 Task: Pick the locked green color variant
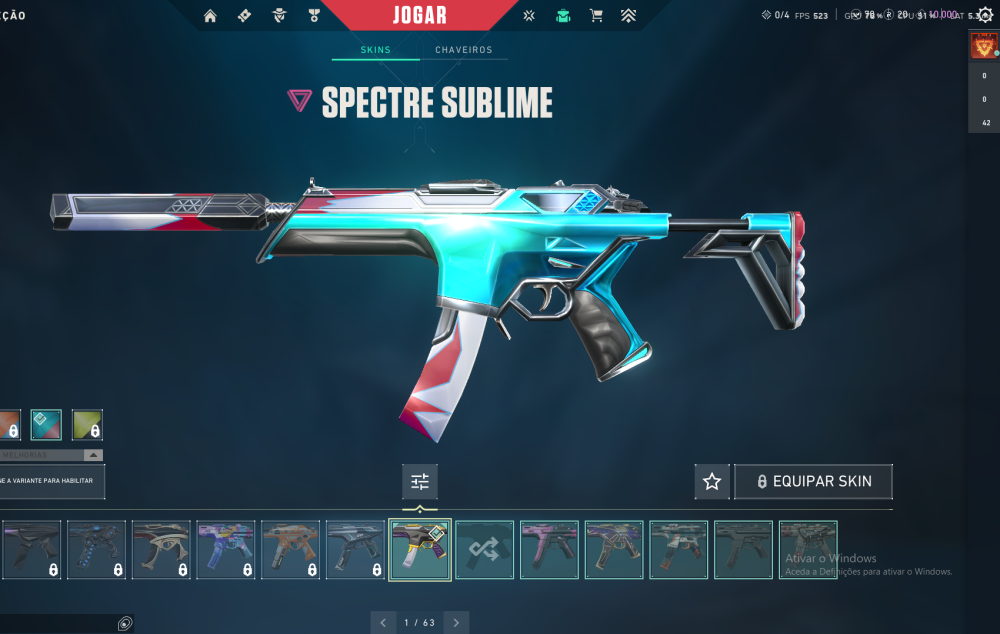point(87,425)
